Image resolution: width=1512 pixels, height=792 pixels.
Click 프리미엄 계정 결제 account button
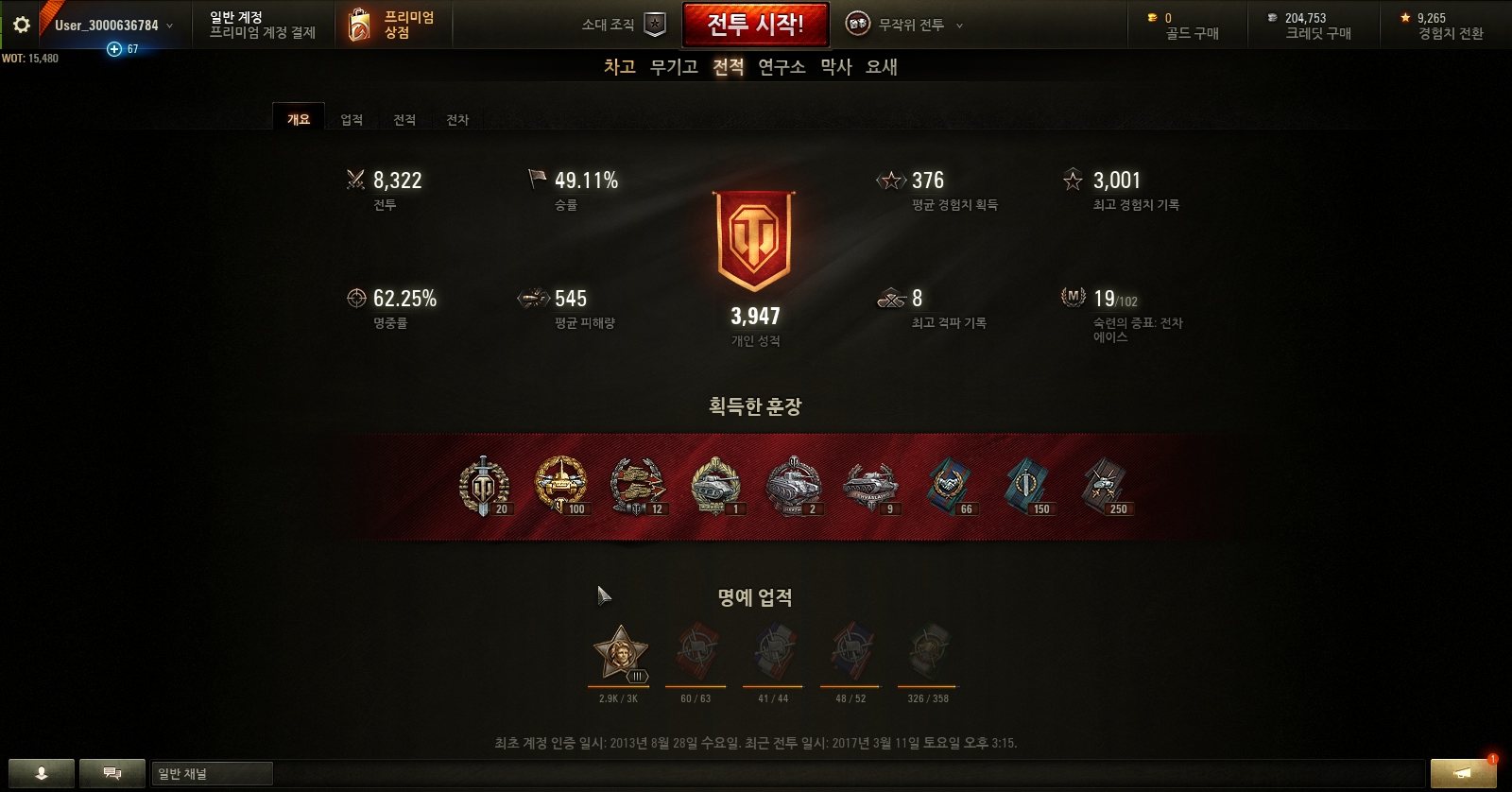click(263, 26)
